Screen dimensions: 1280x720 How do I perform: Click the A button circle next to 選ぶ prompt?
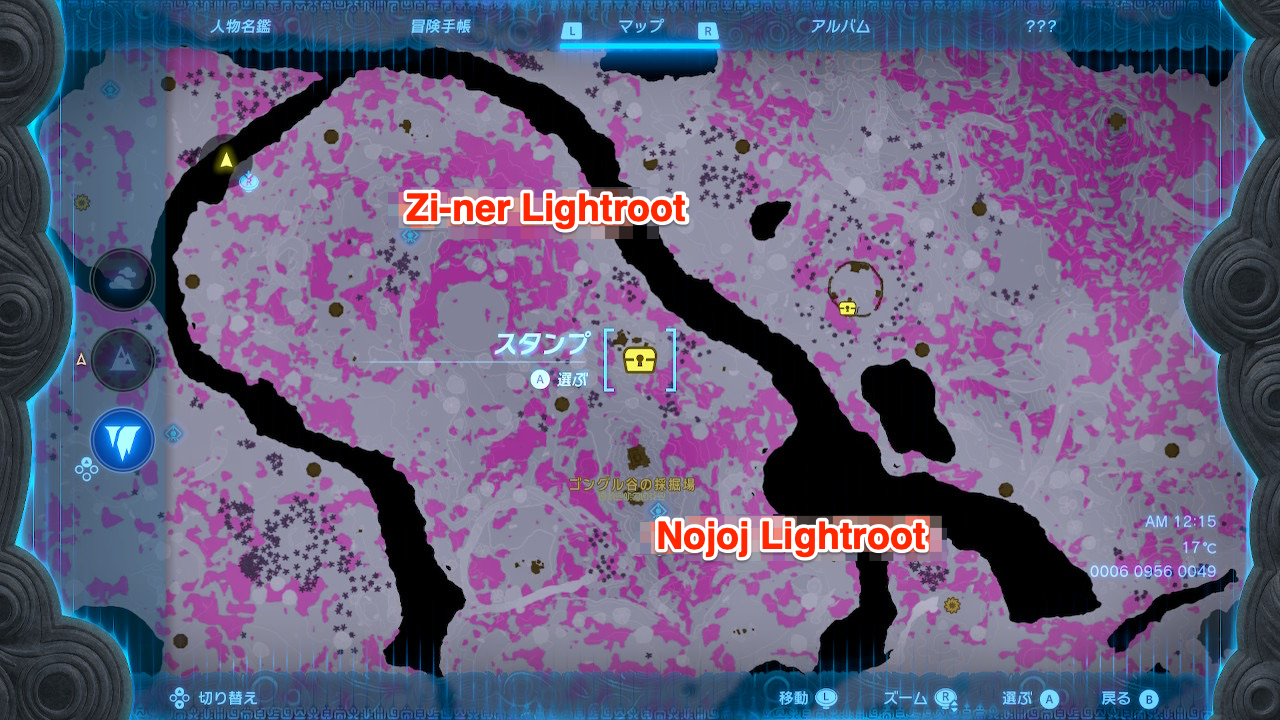pyautogui.click(x=539, y=379)
